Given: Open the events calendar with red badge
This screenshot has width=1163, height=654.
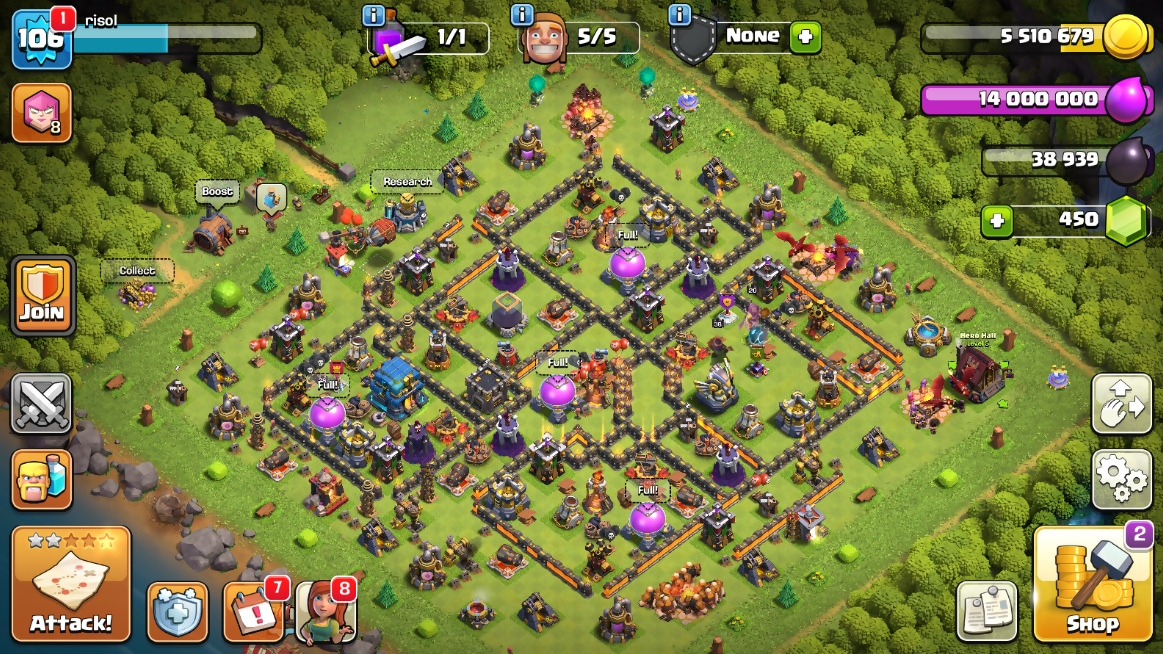Looking at the screenshot, I should point(253,611).
